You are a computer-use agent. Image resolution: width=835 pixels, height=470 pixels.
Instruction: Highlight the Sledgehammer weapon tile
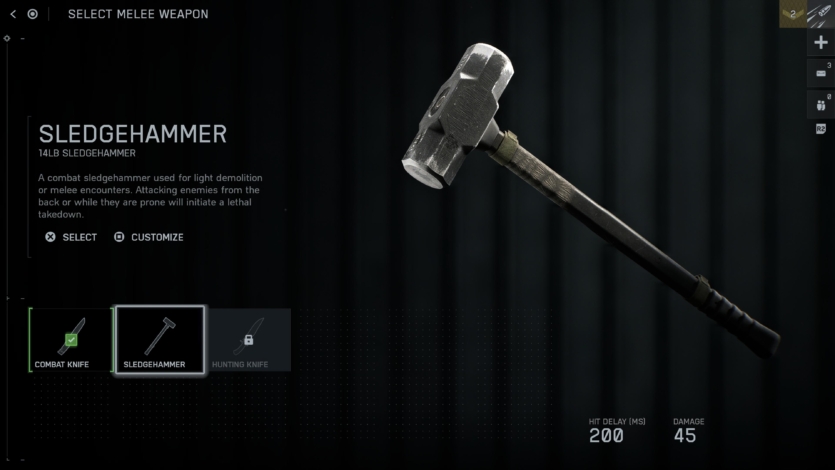click(x=160, y=340)
